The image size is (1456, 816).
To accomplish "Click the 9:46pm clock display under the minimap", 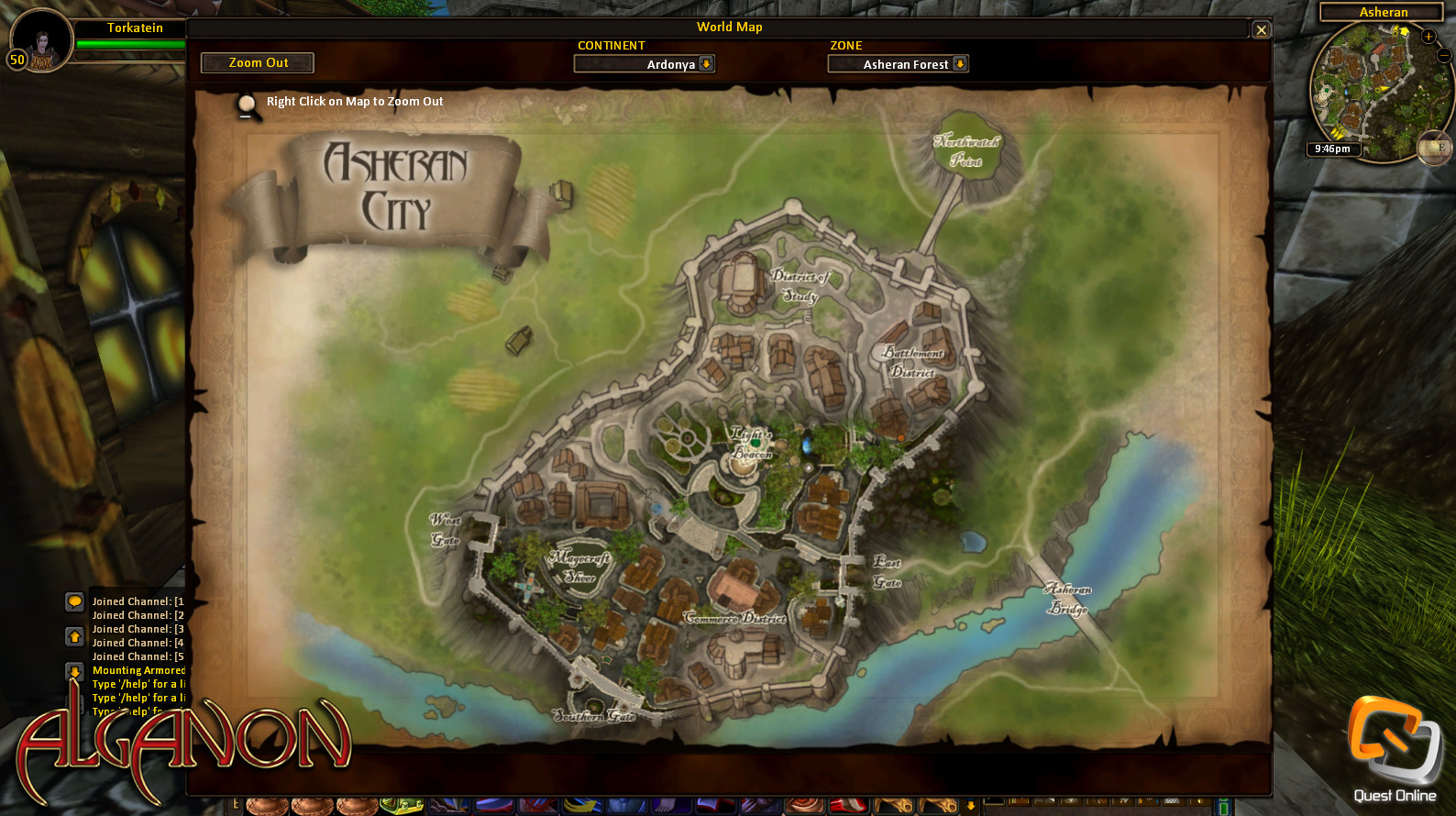I will tap(1332, 148).
